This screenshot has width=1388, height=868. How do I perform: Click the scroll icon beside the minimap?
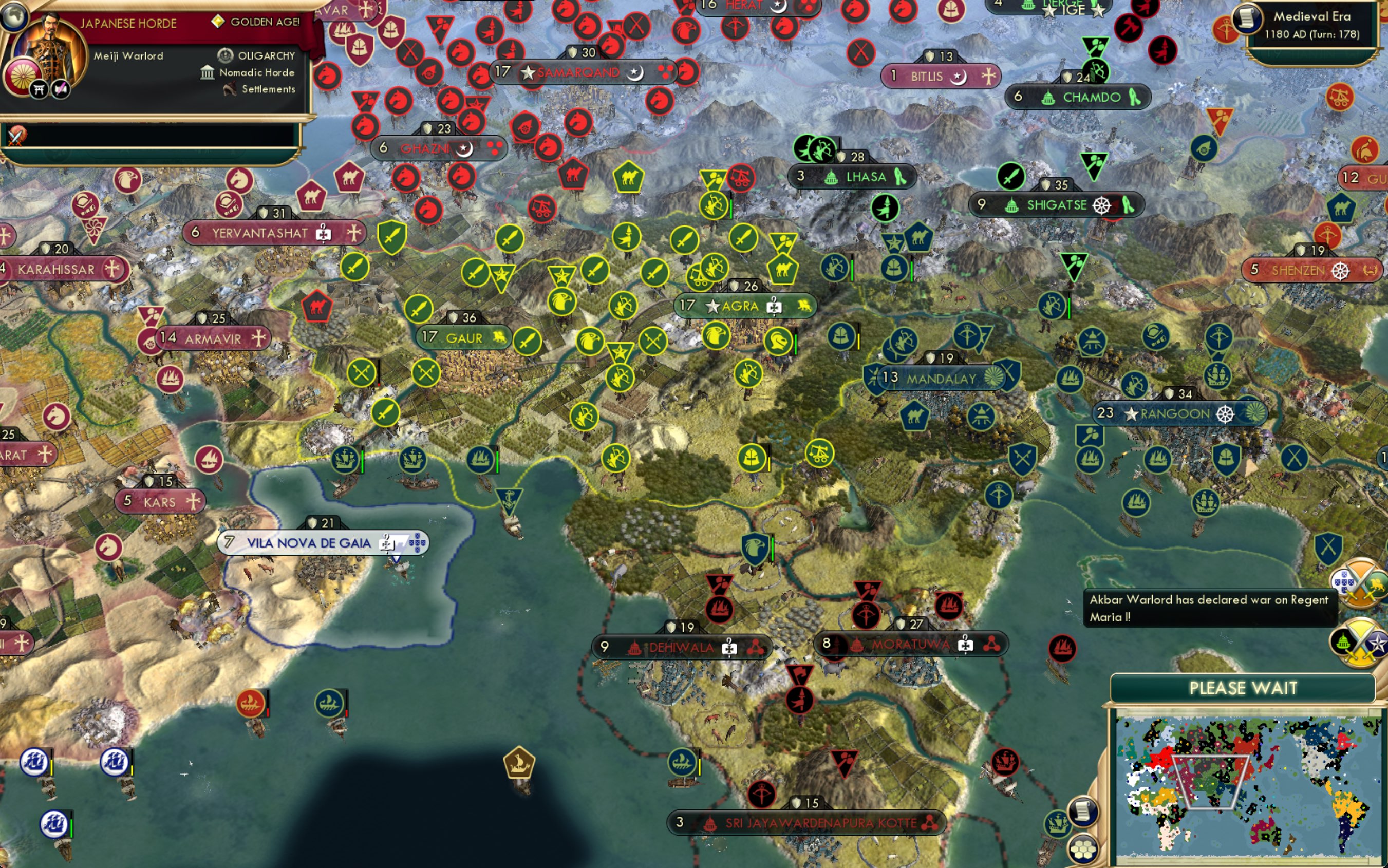1083,812
